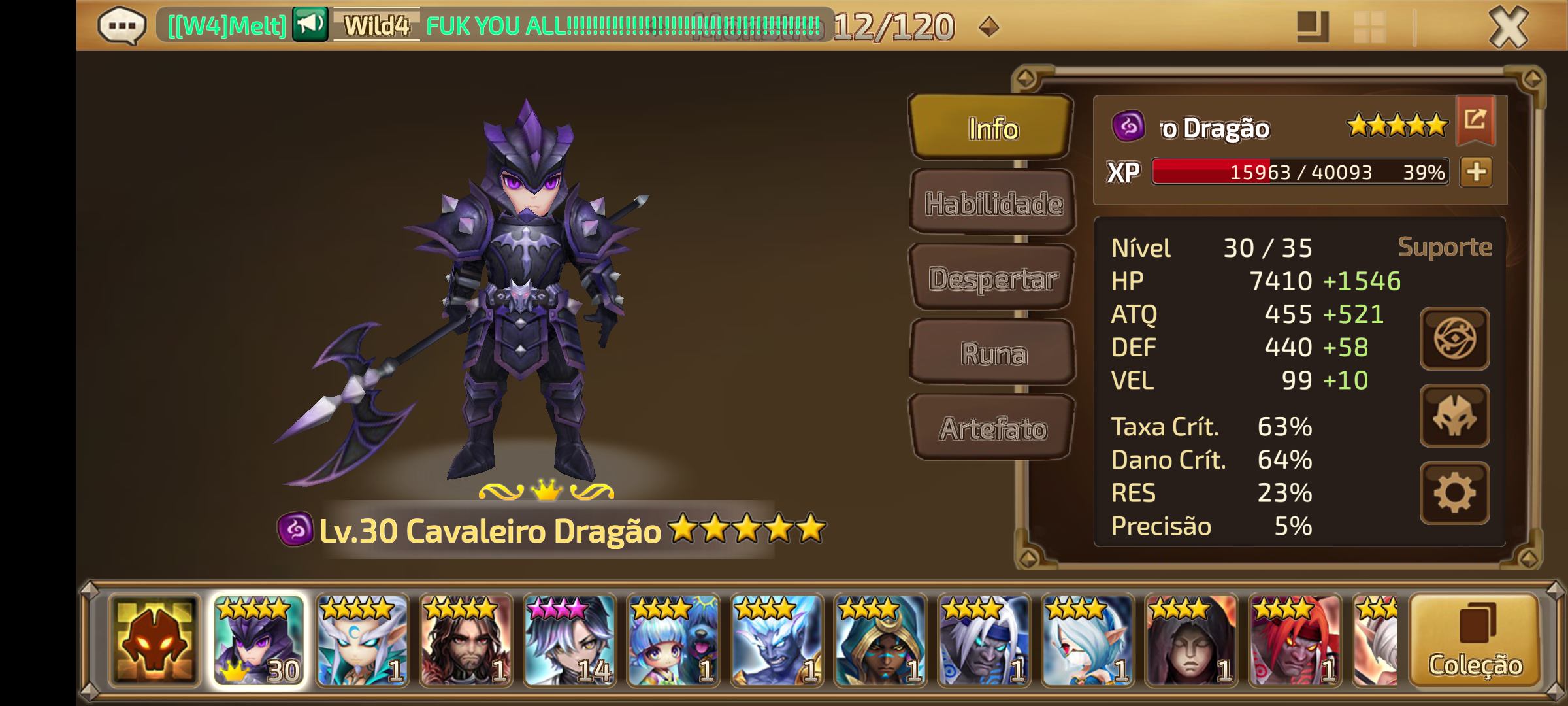Click the monster mask icon button

tap(1454, 416)
